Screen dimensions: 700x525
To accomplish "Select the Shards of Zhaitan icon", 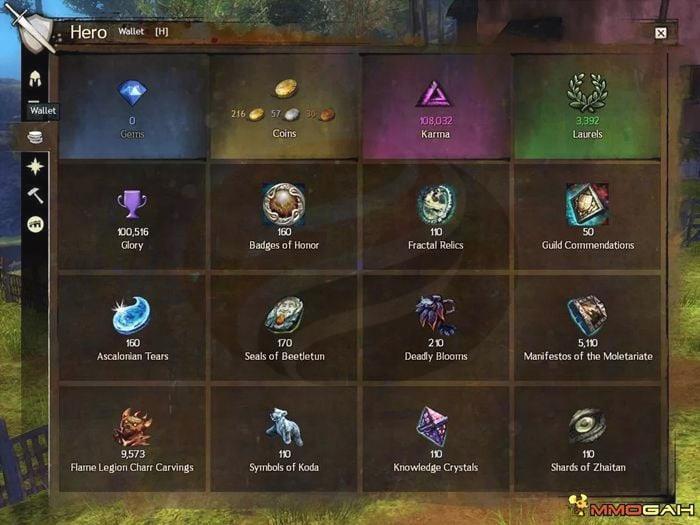I will click(587, 427).
